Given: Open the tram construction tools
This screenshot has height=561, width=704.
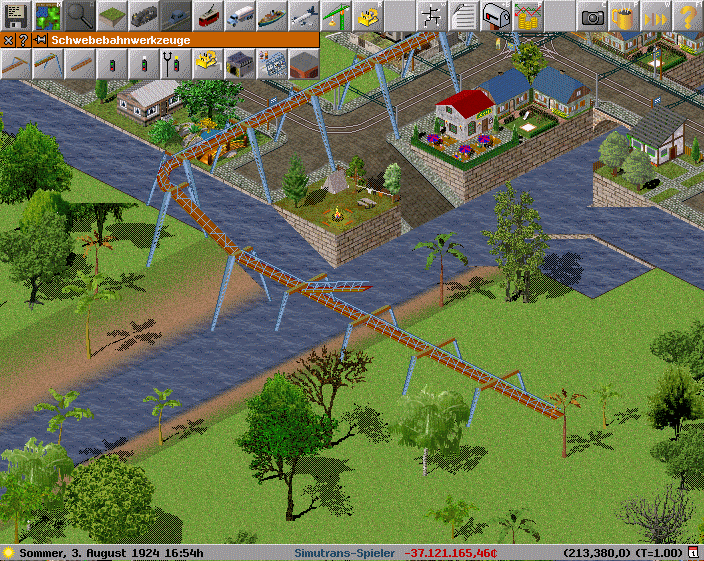Looking at the screenshot, I should click(208, 16).
